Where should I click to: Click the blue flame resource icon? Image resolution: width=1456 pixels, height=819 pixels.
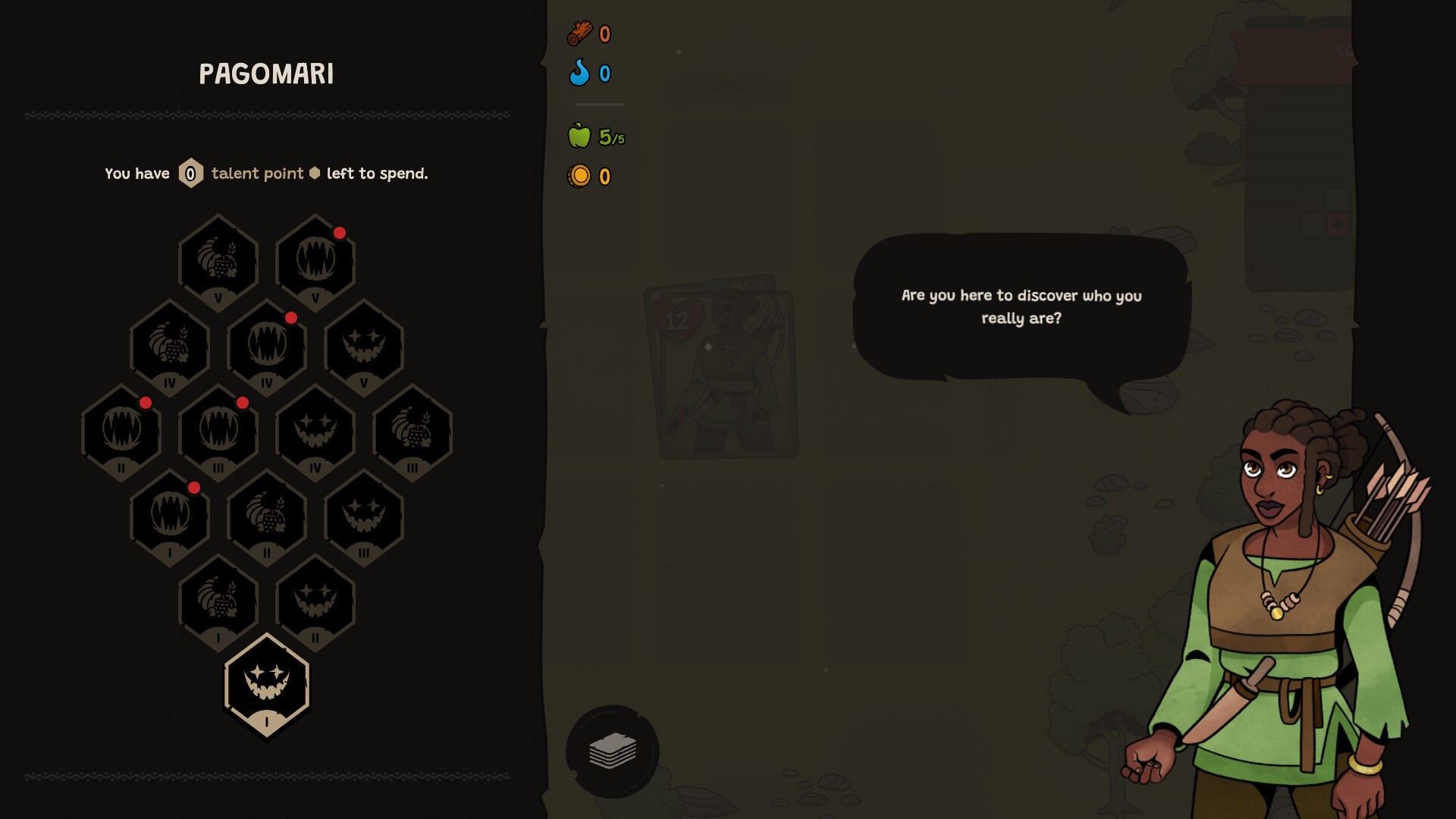[x=580, y=74]
